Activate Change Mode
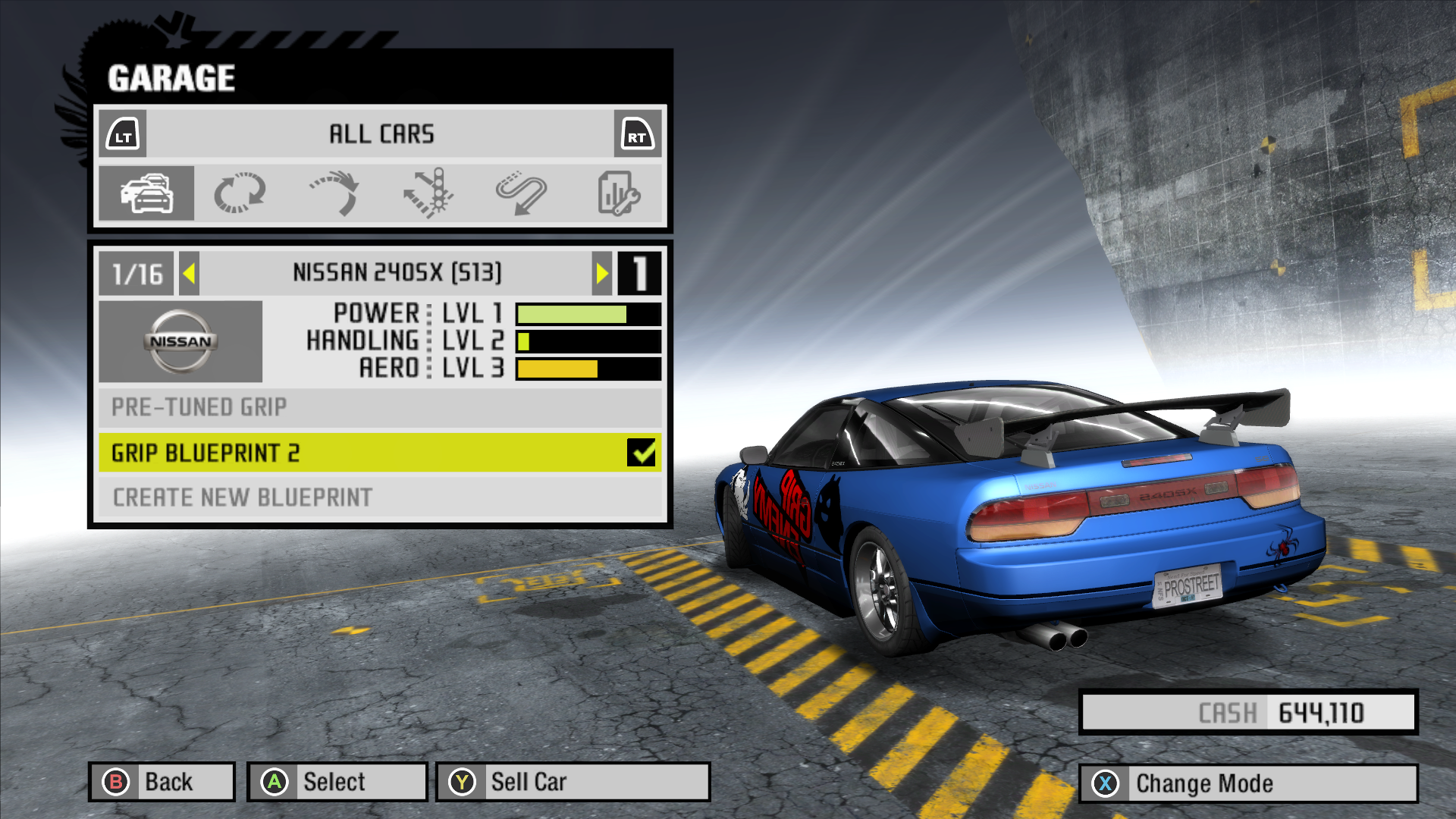This screenshot has width=1456, height=819. point(1247,783)
